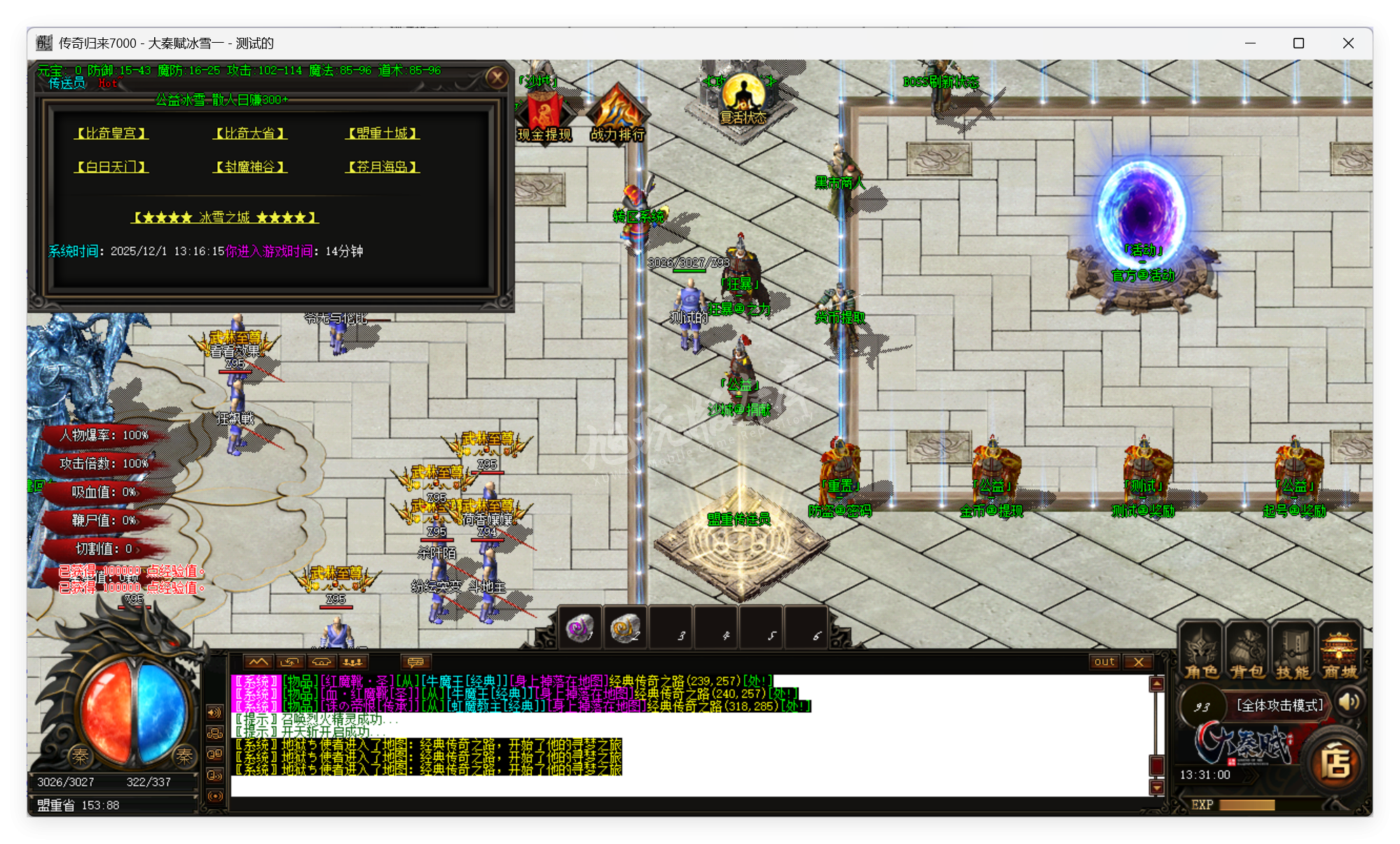1400x844 pixels.
Task: Travel to 白日天门 via teleporter
Action: (x=111, y=167)
